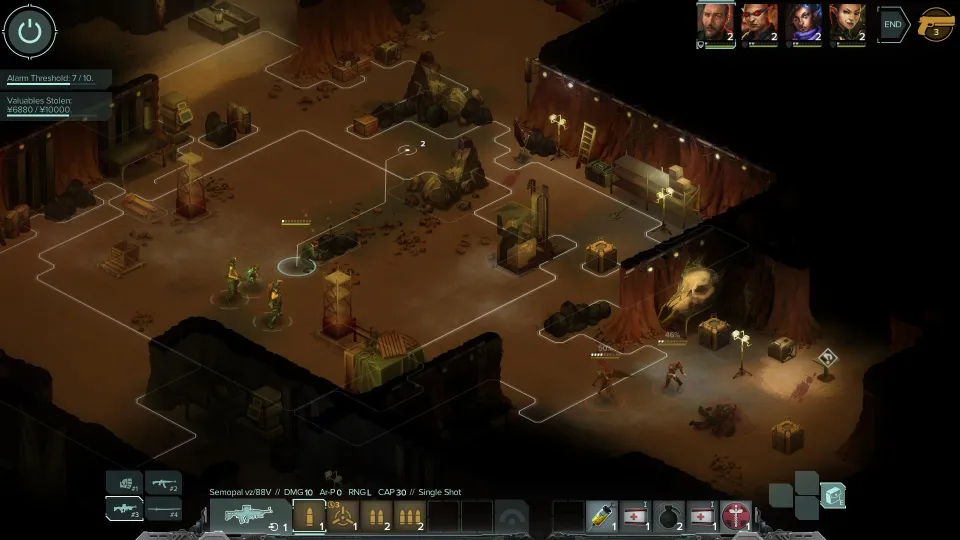Select the bearded human male portrait

tap(714, 23)
